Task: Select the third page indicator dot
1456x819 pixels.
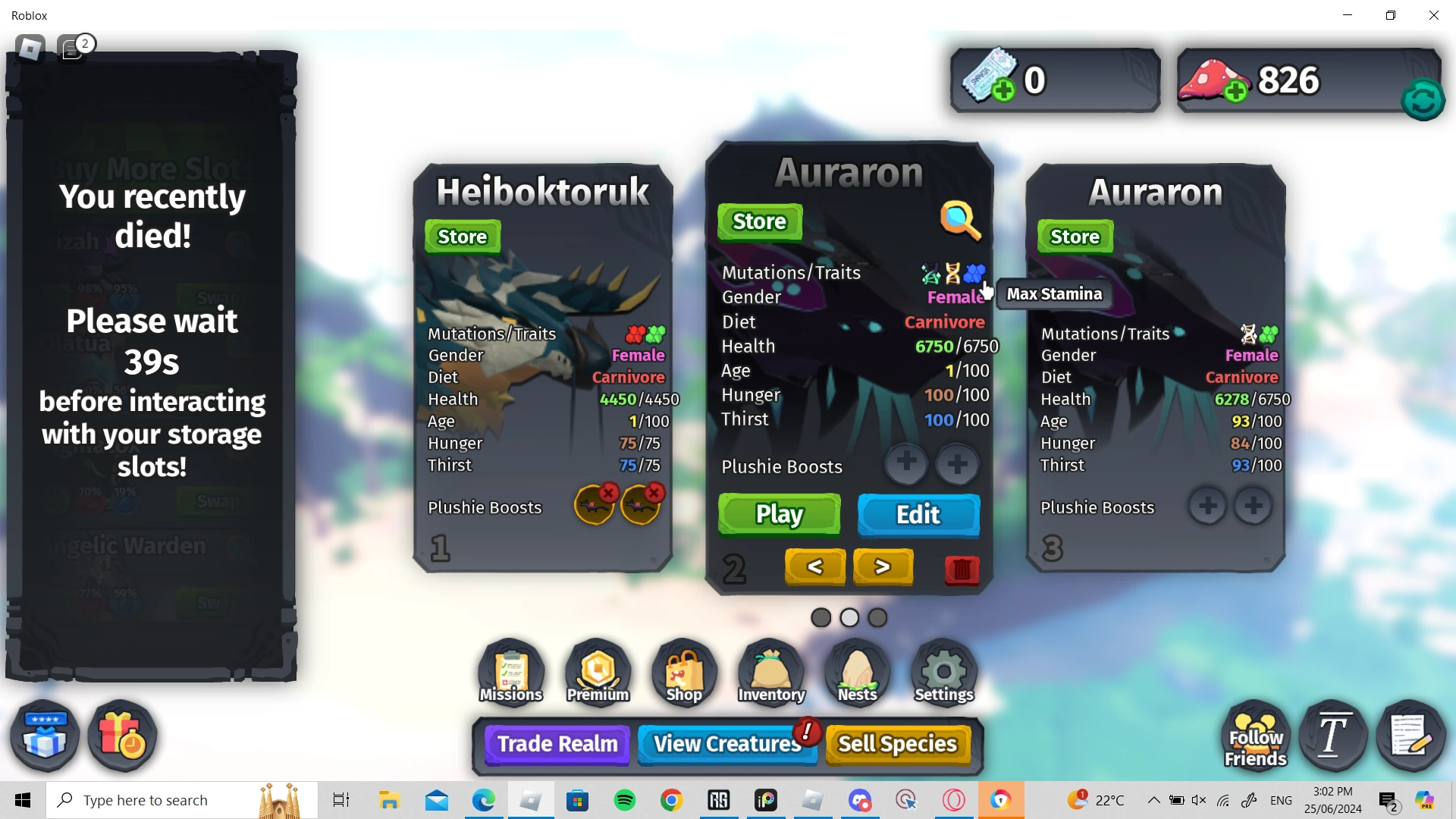Action: (x=877, y=617)
